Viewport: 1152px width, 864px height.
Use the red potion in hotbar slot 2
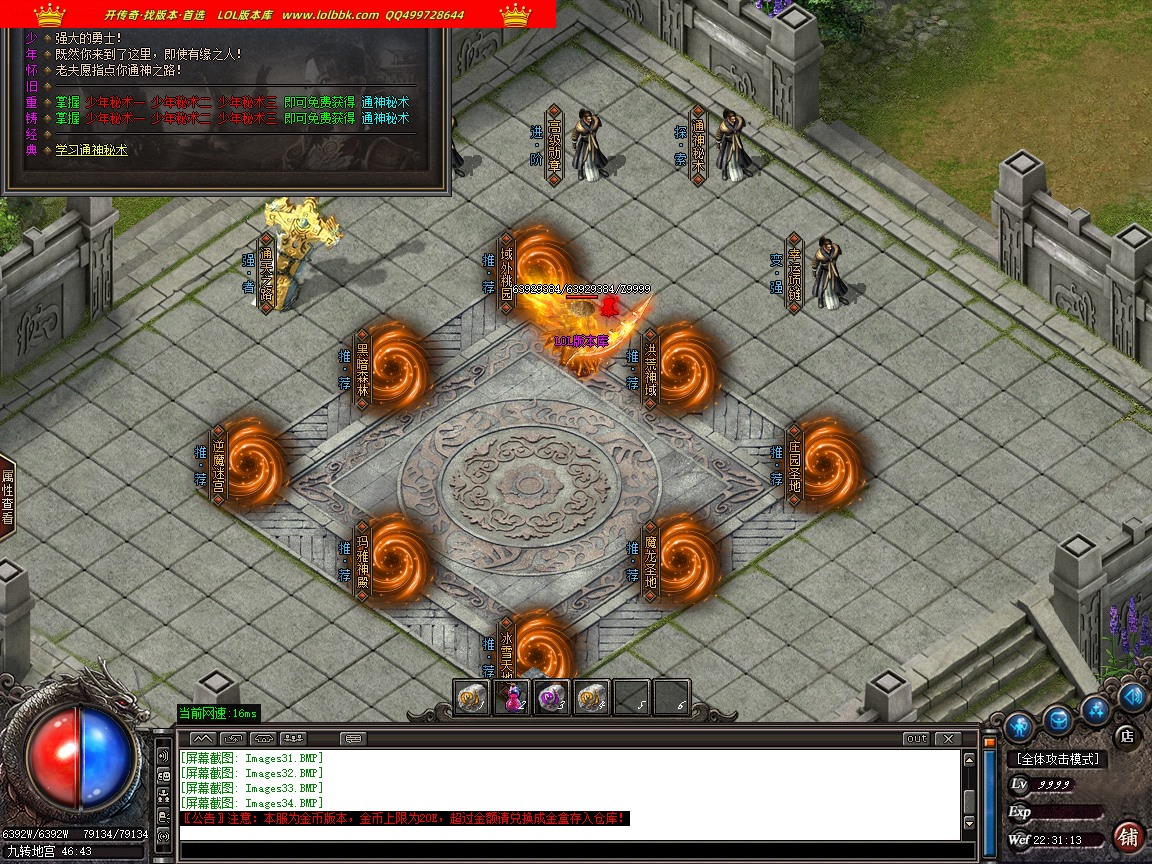[513, 698]
